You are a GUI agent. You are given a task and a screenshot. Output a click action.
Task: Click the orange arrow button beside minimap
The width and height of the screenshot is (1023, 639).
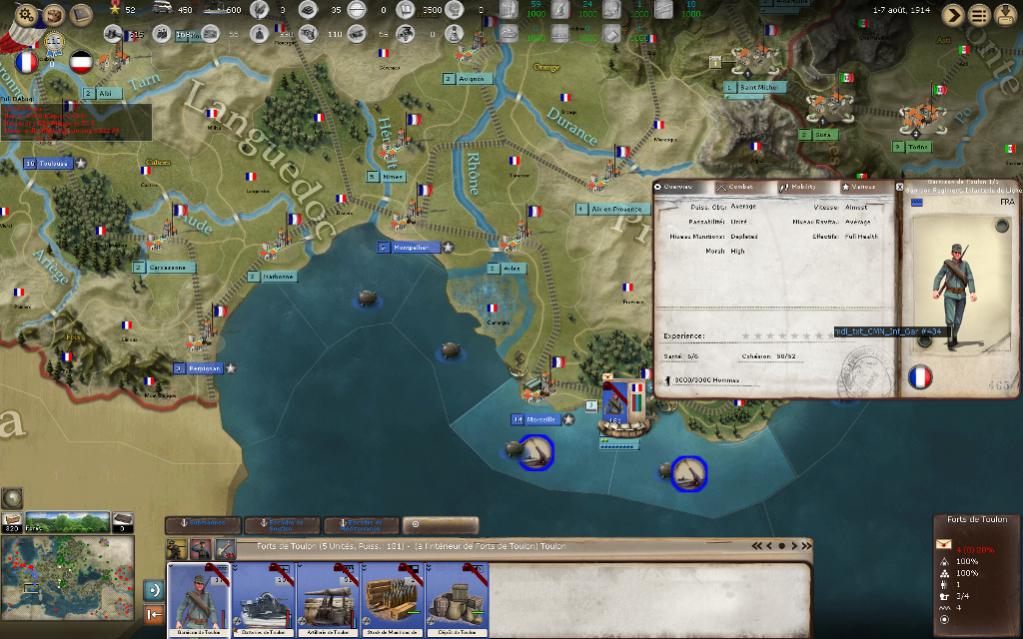154,615
